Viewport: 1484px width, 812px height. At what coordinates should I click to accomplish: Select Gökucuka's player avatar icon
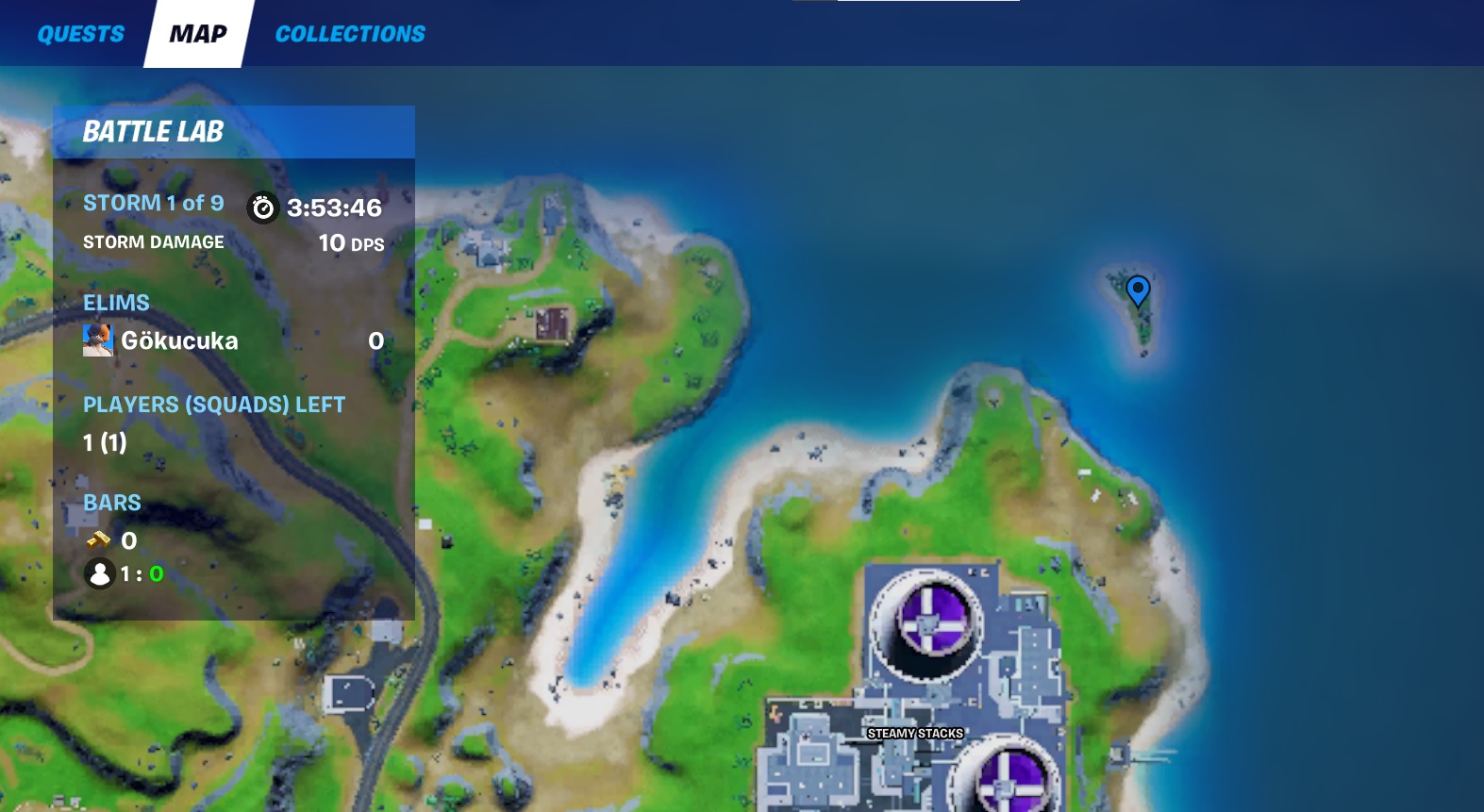click(99, 340)
